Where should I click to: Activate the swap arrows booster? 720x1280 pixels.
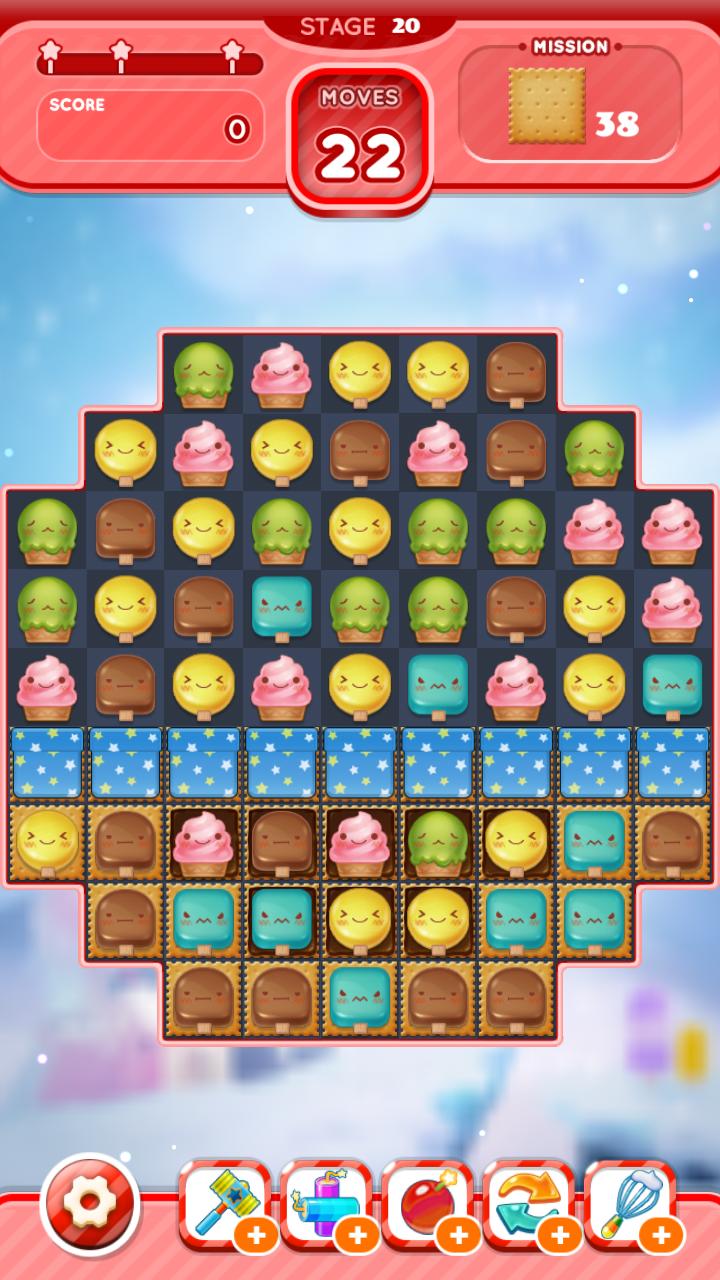pyautogui.click(x=528, y=1204)
